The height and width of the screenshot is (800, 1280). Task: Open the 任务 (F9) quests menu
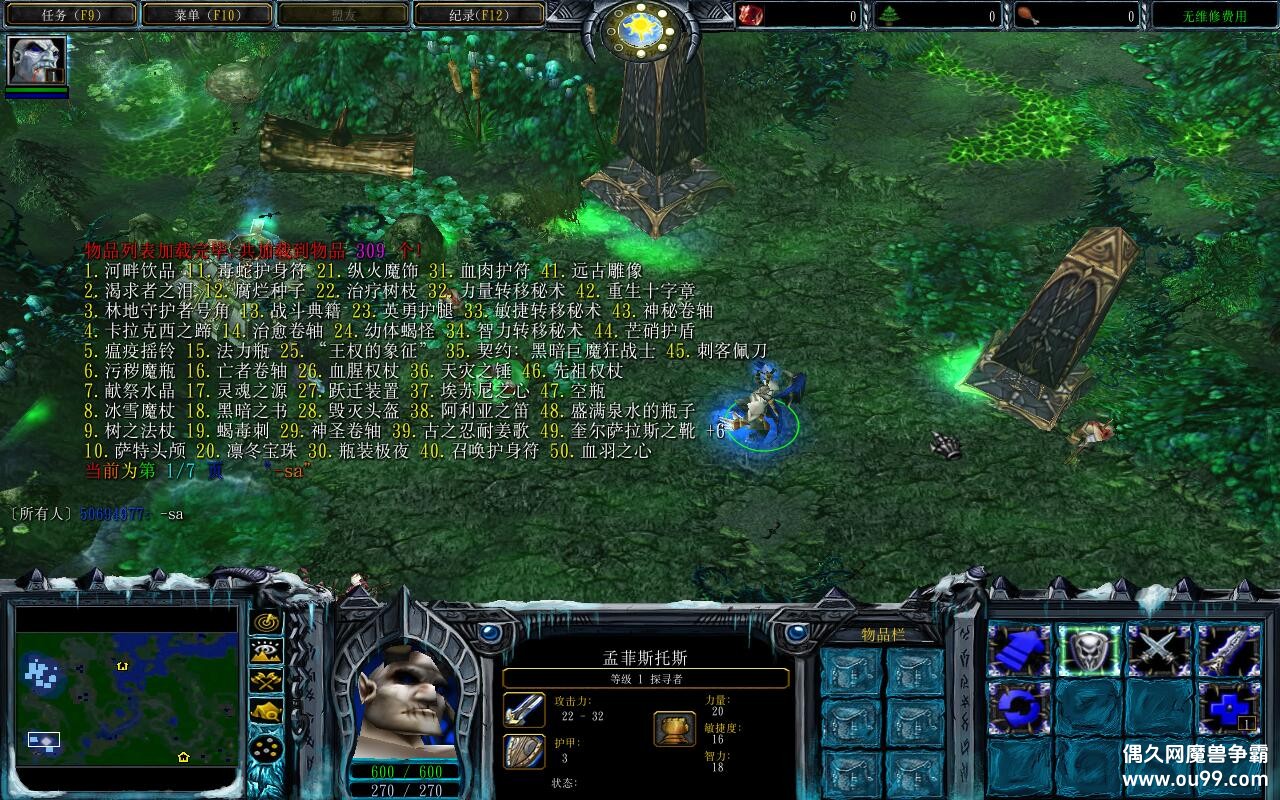68,15
